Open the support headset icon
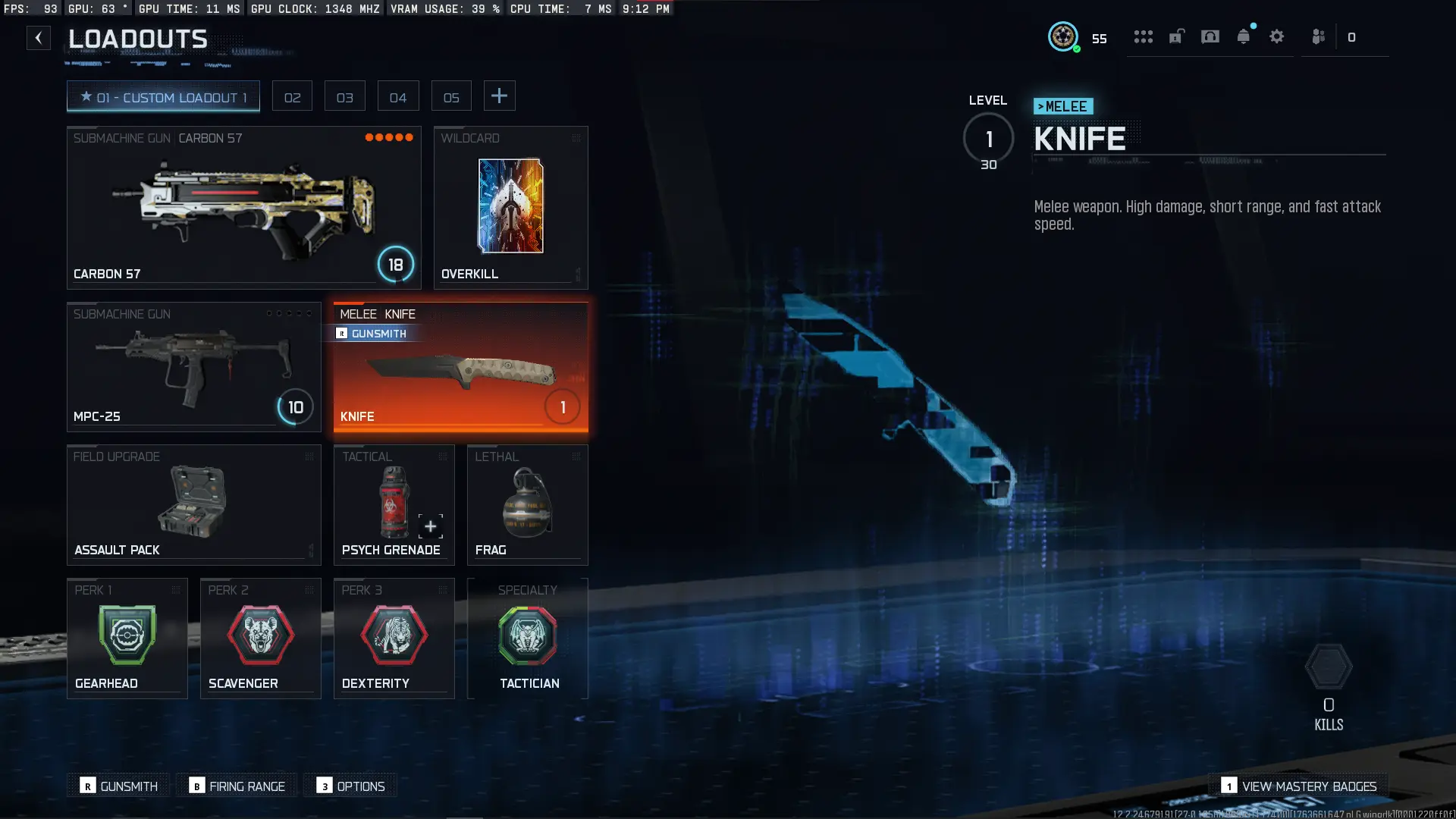This screenshot has height=819, width=1456. pyautogui.click(x=1209, y=37)
